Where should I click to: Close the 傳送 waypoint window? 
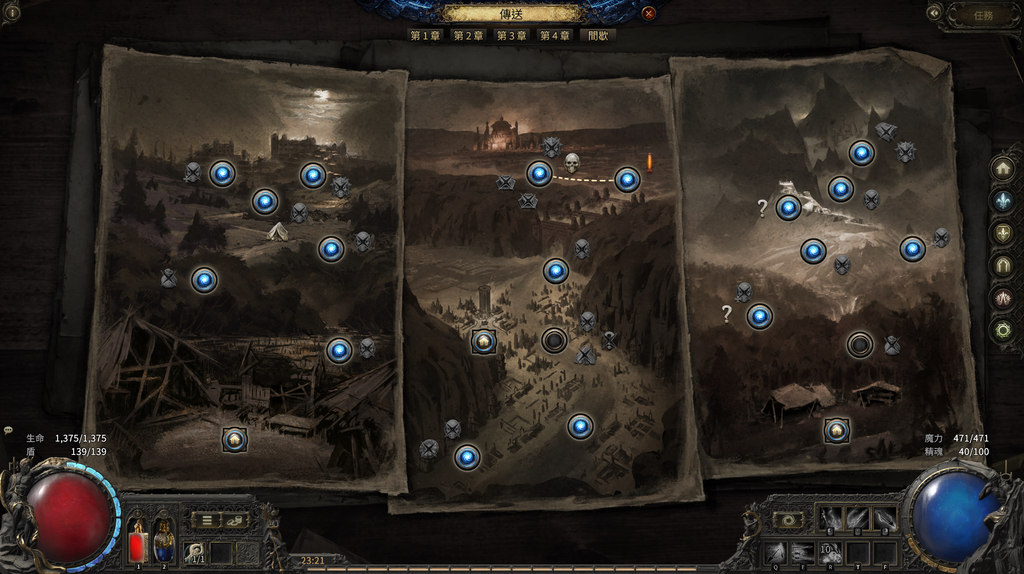[649, 13]
